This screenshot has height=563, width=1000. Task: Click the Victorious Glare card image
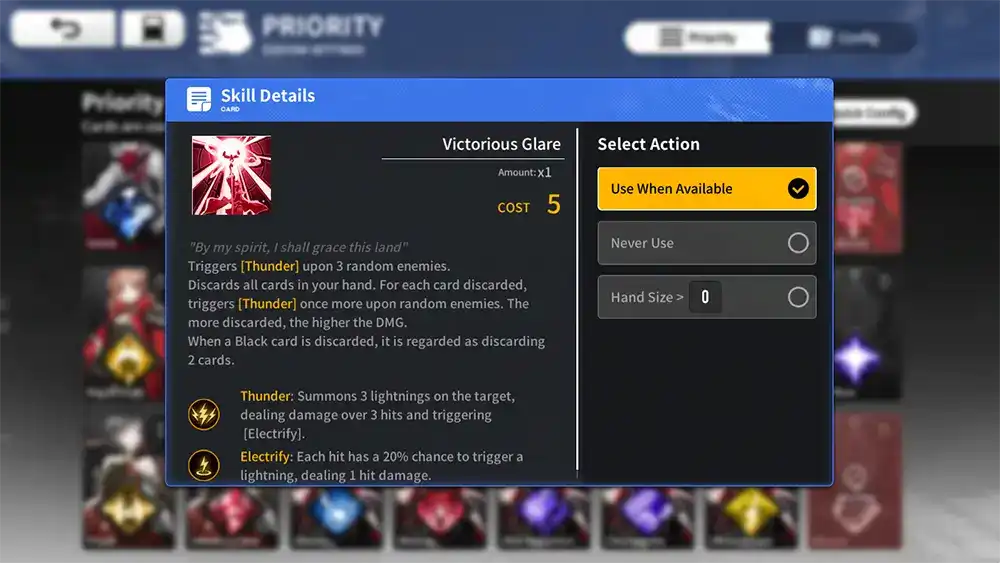point(231,175)
